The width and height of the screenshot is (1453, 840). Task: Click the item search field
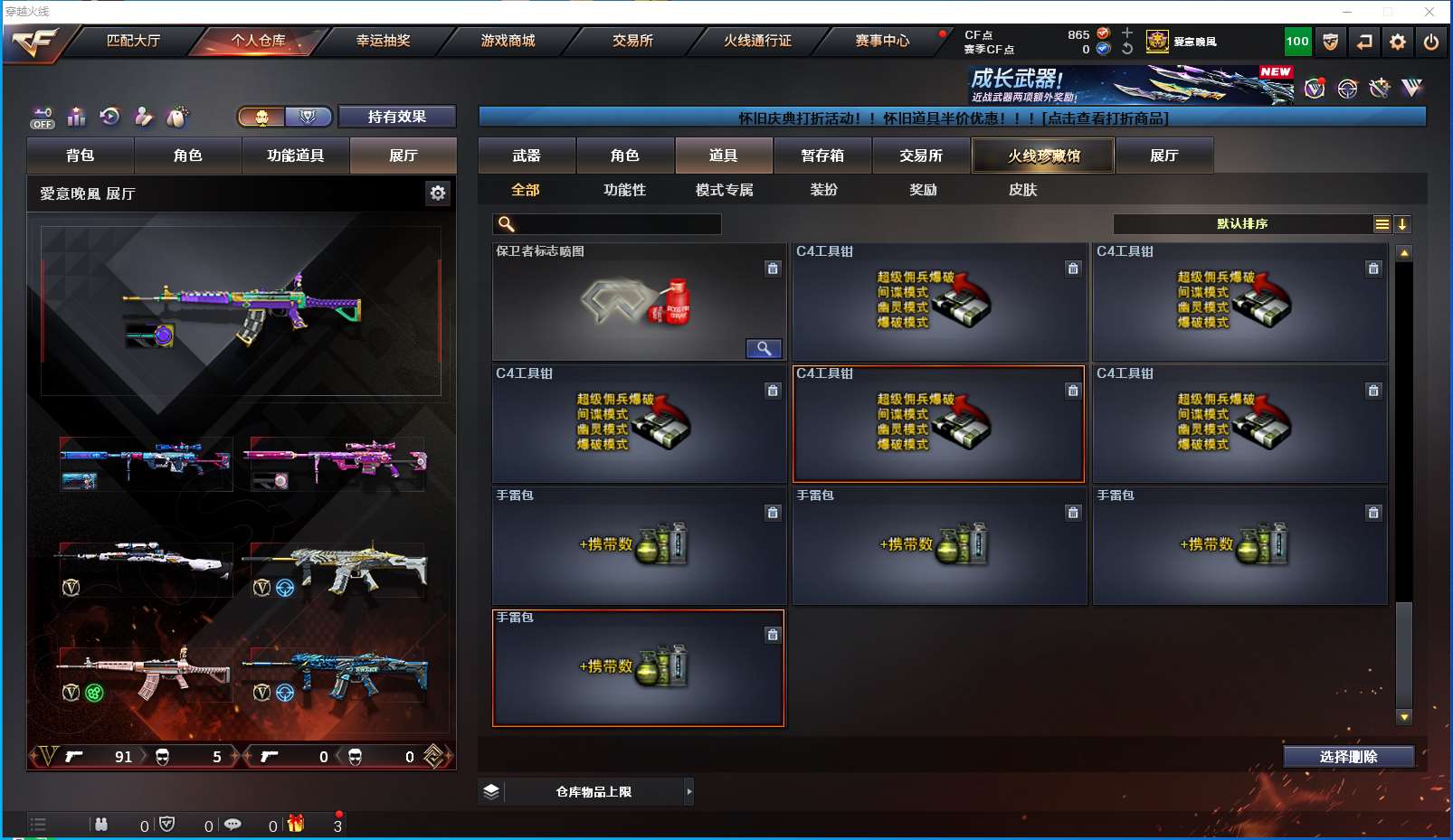(x=617, y=224)
